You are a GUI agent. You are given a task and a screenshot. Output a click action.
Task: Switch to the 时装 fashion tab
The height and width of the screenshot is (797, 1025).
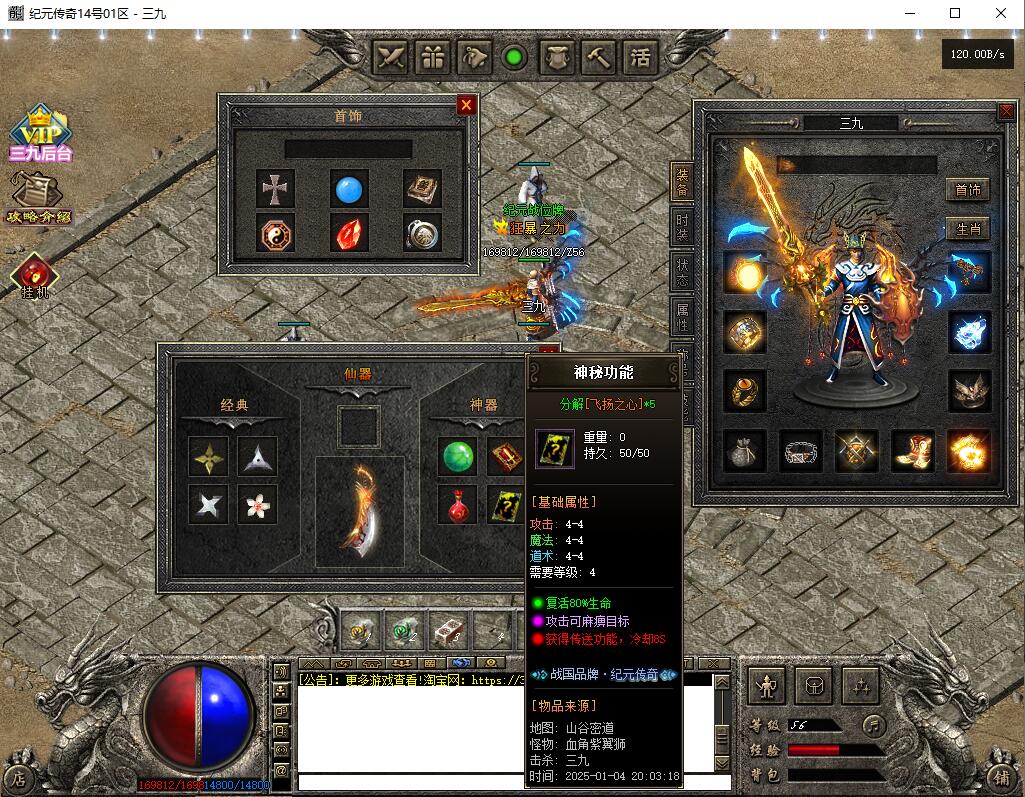682,228
